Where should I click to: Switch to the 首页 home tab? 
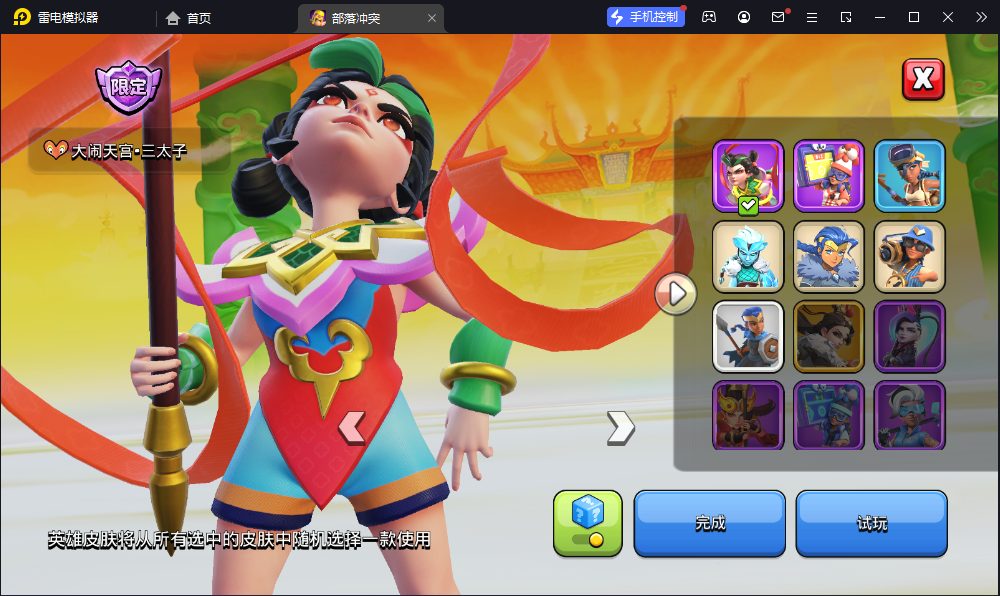pos(189,18)
